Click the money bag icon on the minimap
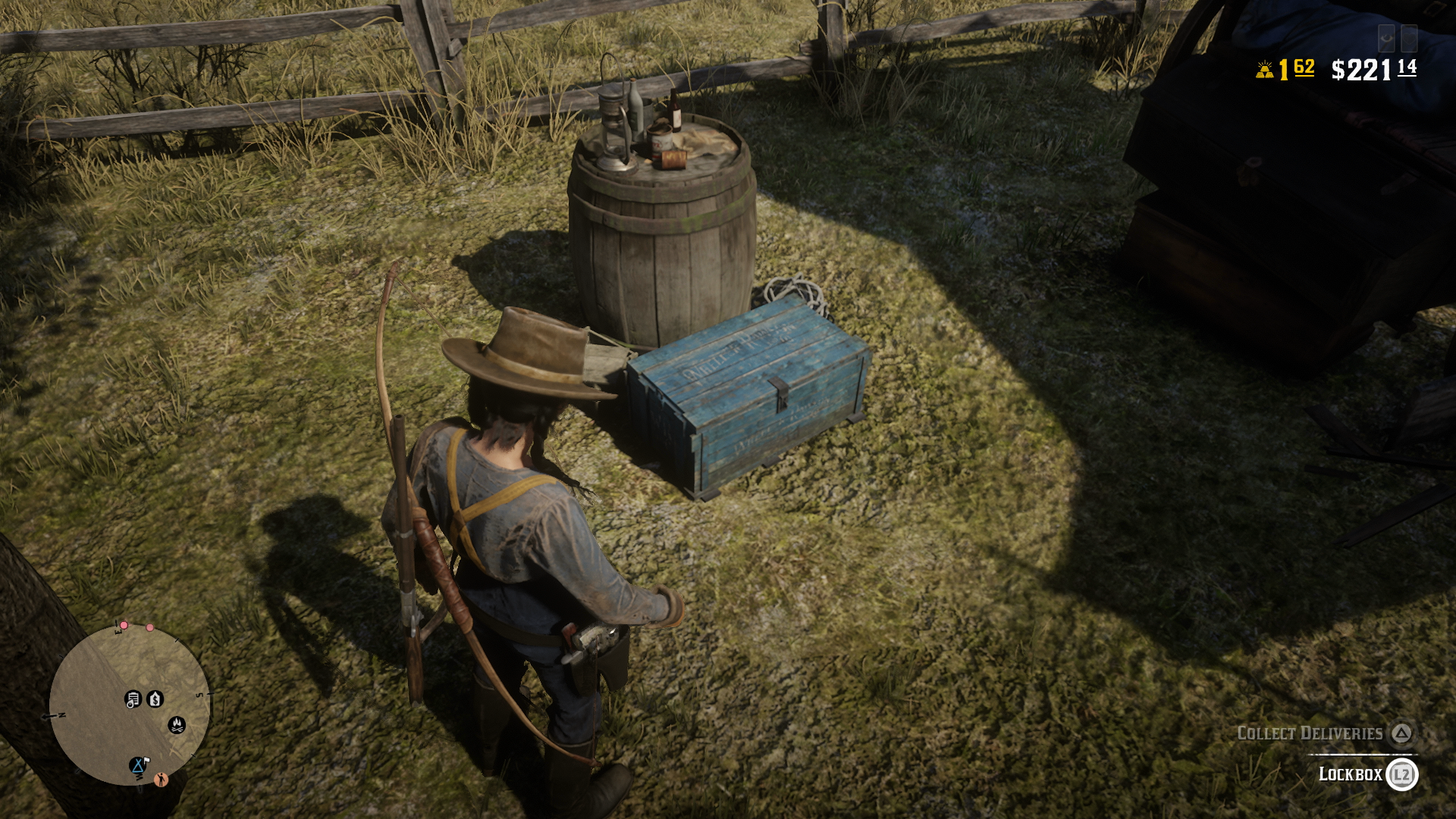Image resolution: width=1456 pixels, height=819 pixels. click(x=155, y=698)
